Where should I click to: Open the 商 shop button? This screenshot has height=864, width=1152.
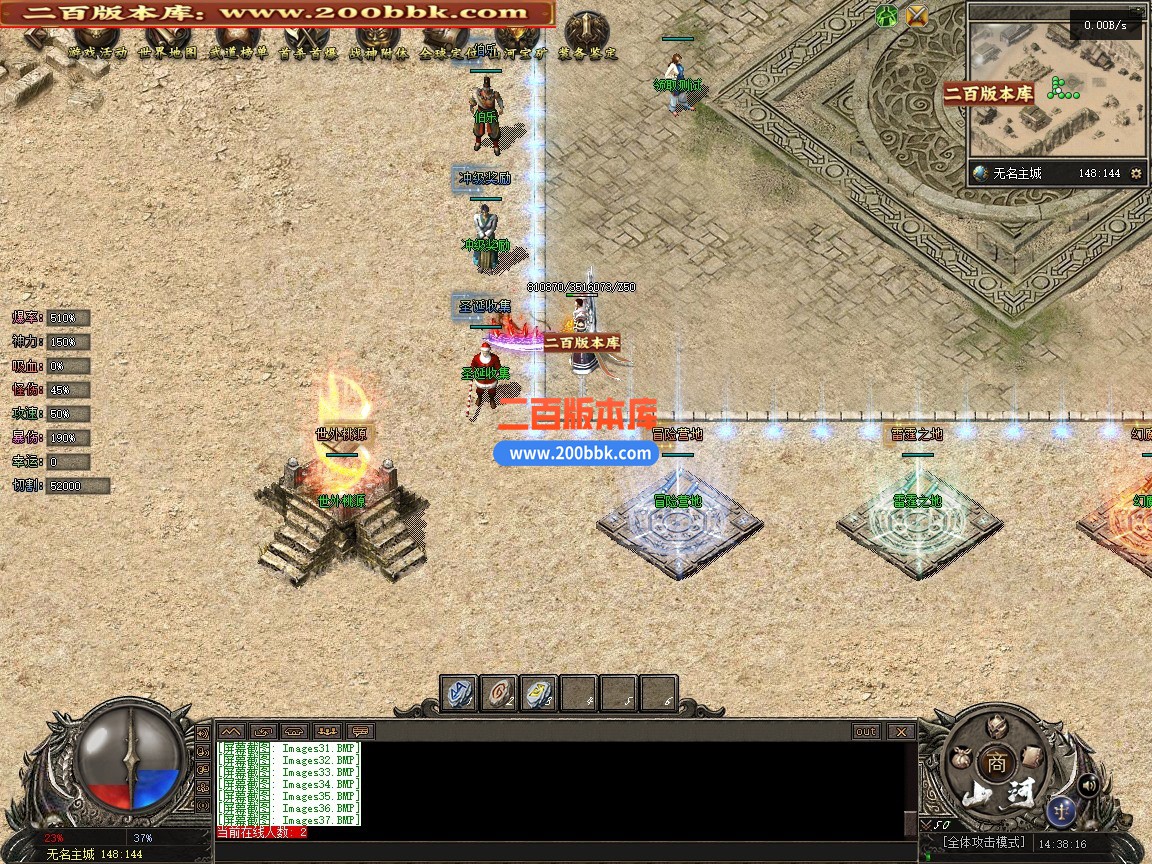(x=996, y=762)
